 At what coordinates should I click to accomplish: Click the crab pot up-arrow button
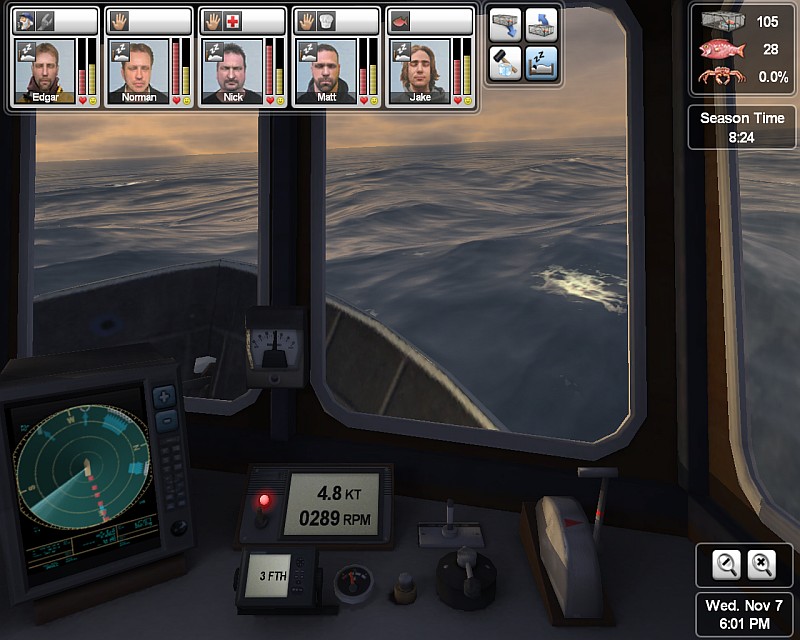point(541,27)
